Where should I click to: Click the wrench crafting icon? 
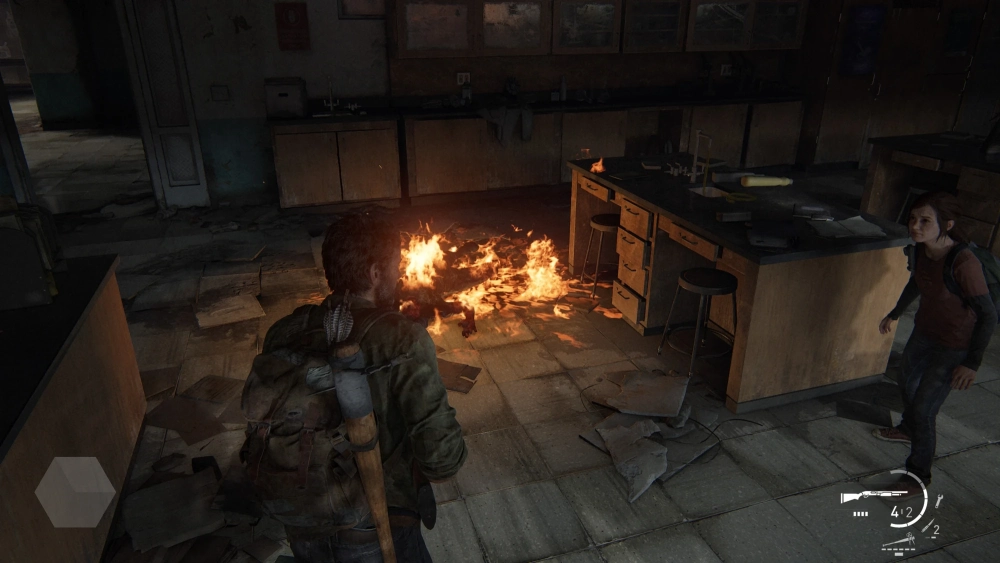pos(939,501)
